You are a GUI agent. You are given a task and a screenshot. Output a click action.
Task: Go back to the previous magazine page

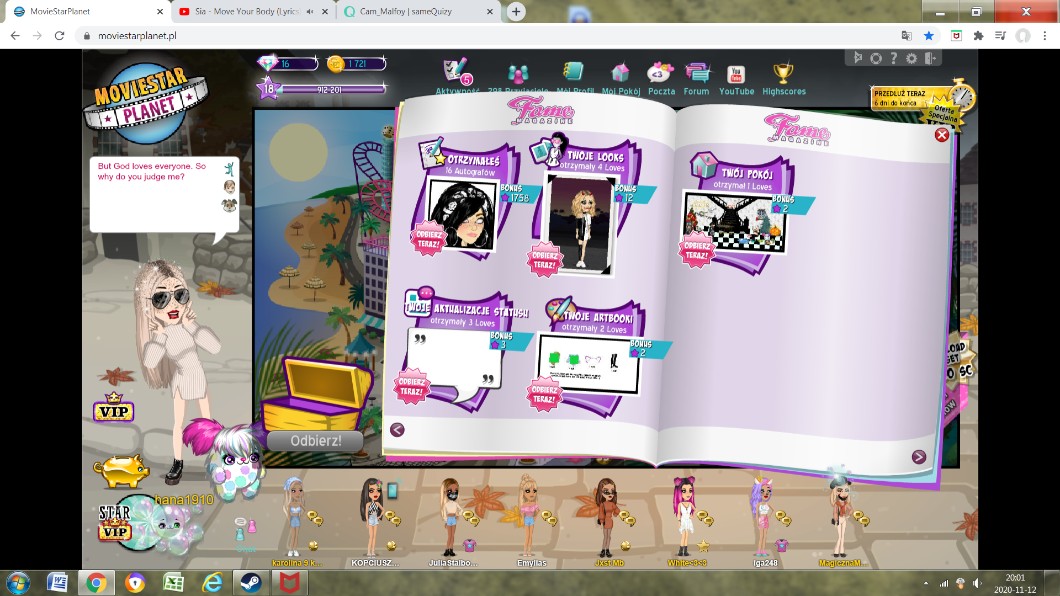[397, 430]
